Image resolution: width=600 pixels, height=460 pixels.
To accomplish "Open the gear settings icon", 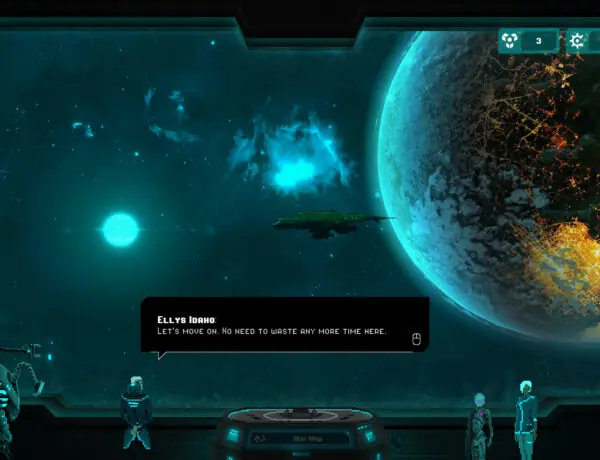I will coord(578,41).
